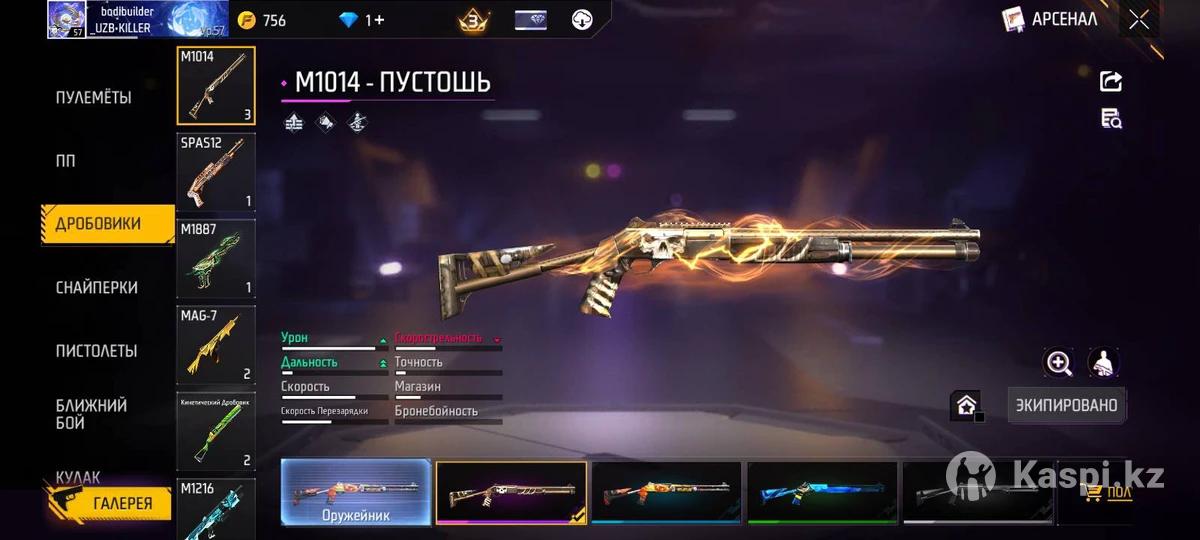Close the Arsenal screen
Screen dimensions: 1200x540
coord(1139,19)
